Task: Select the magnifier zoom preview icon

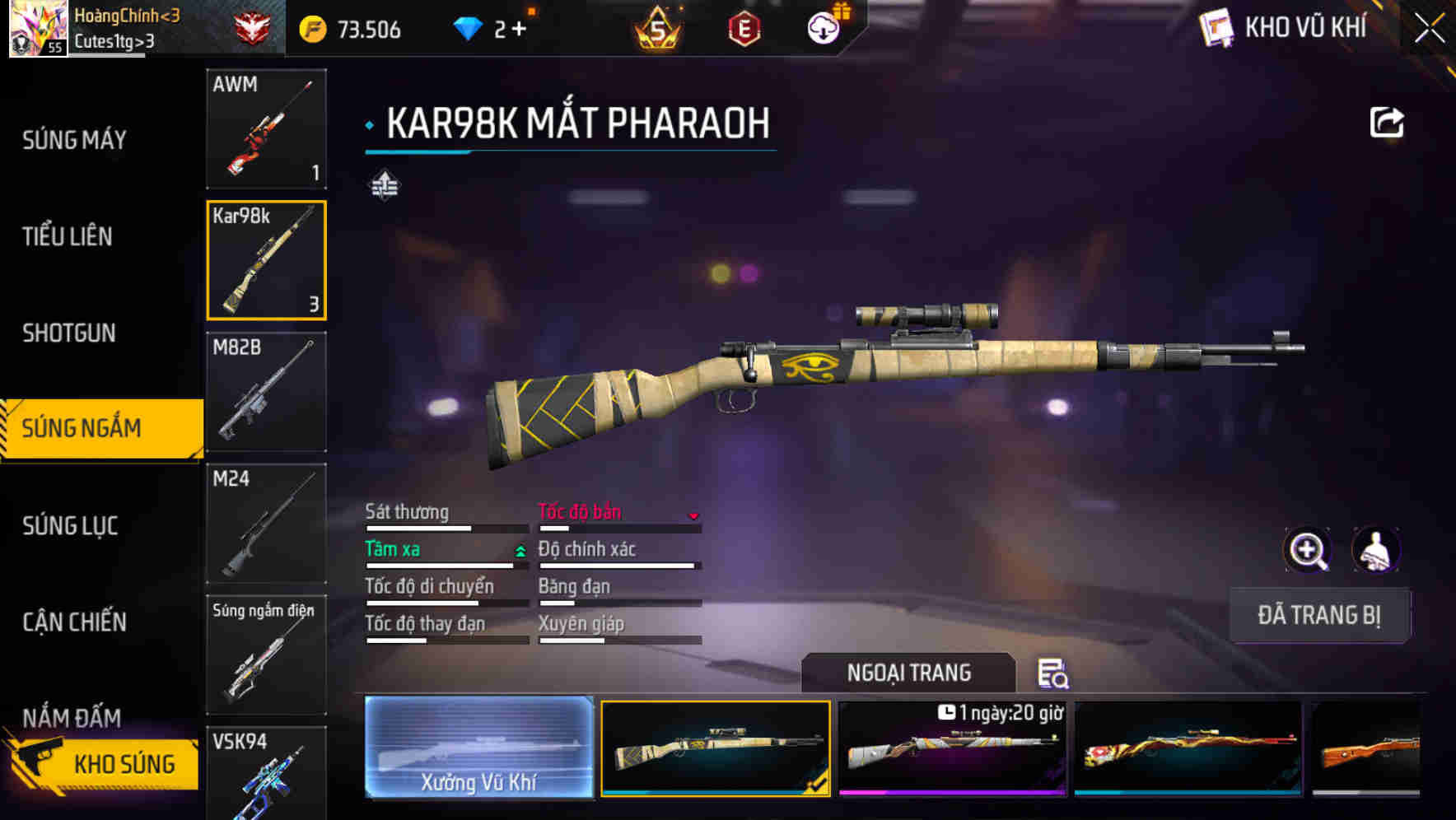Action: click(x=1307, y=550)
